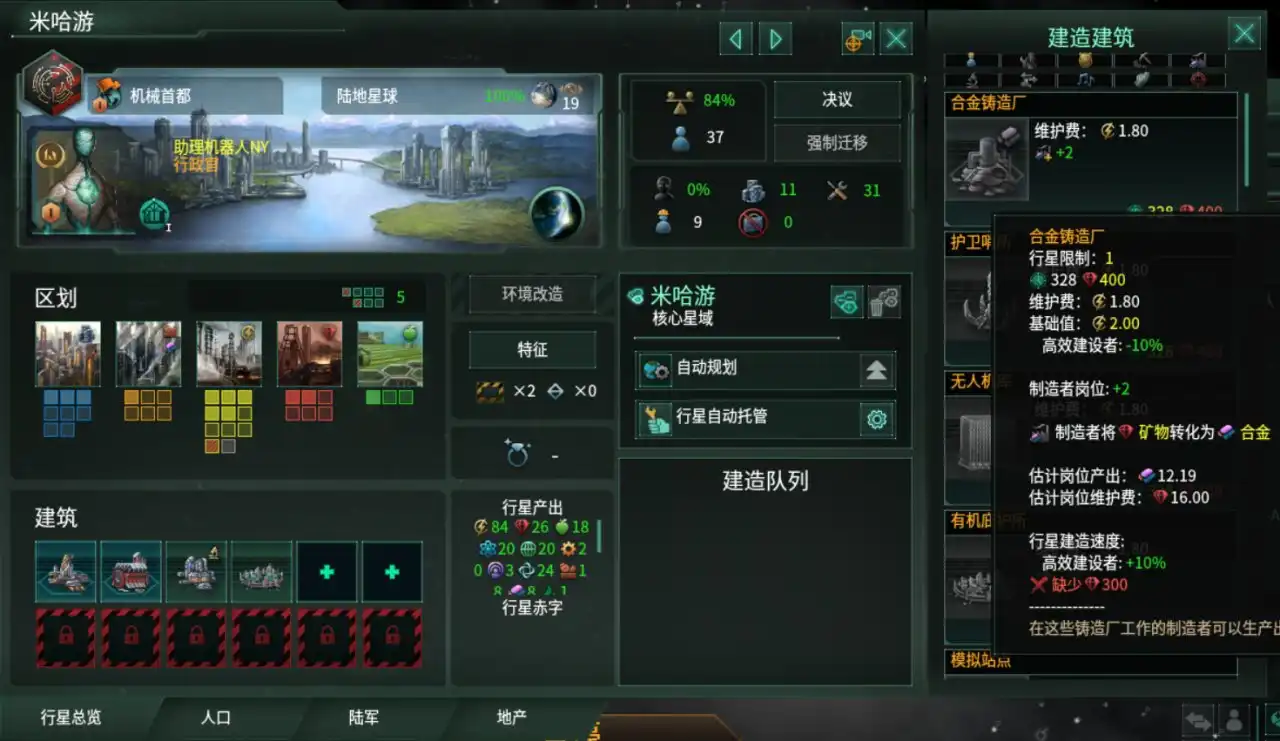
Task: Select the pickaxe minerals filter icon
Action: pyautogui.click(x=1142, y=60)
